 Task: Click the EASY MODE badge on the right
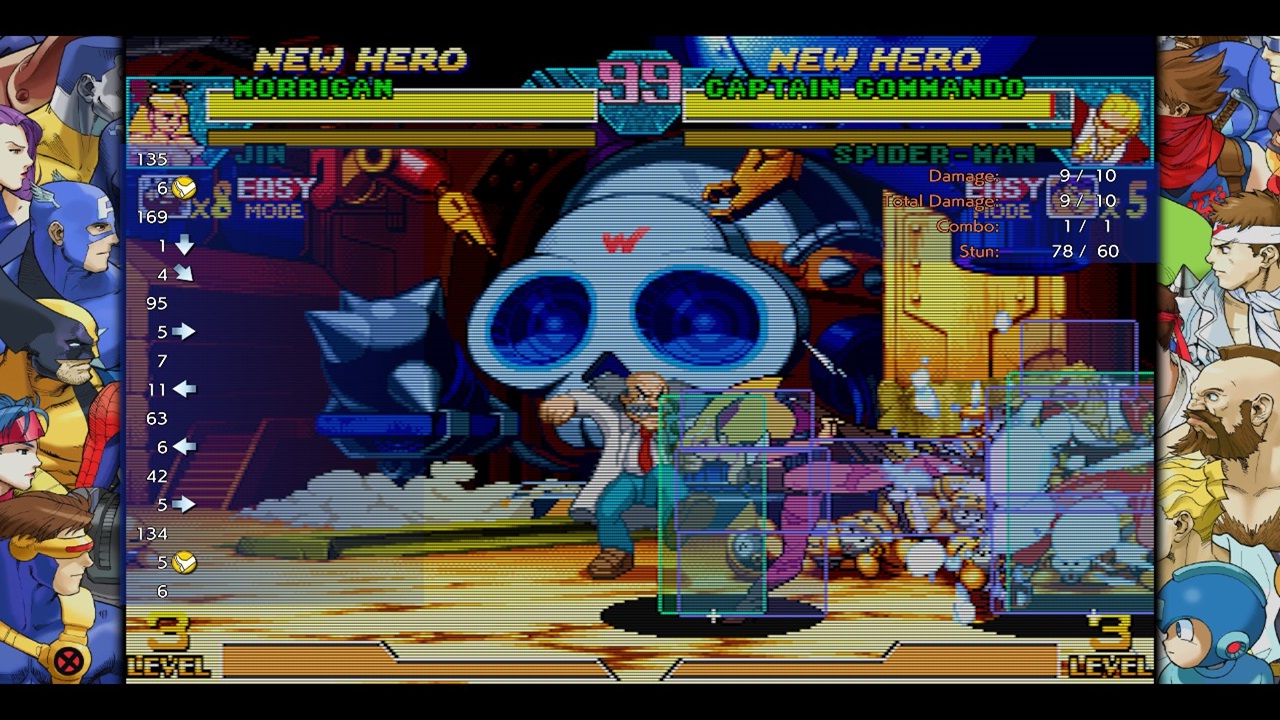(x=1005, y=198)
